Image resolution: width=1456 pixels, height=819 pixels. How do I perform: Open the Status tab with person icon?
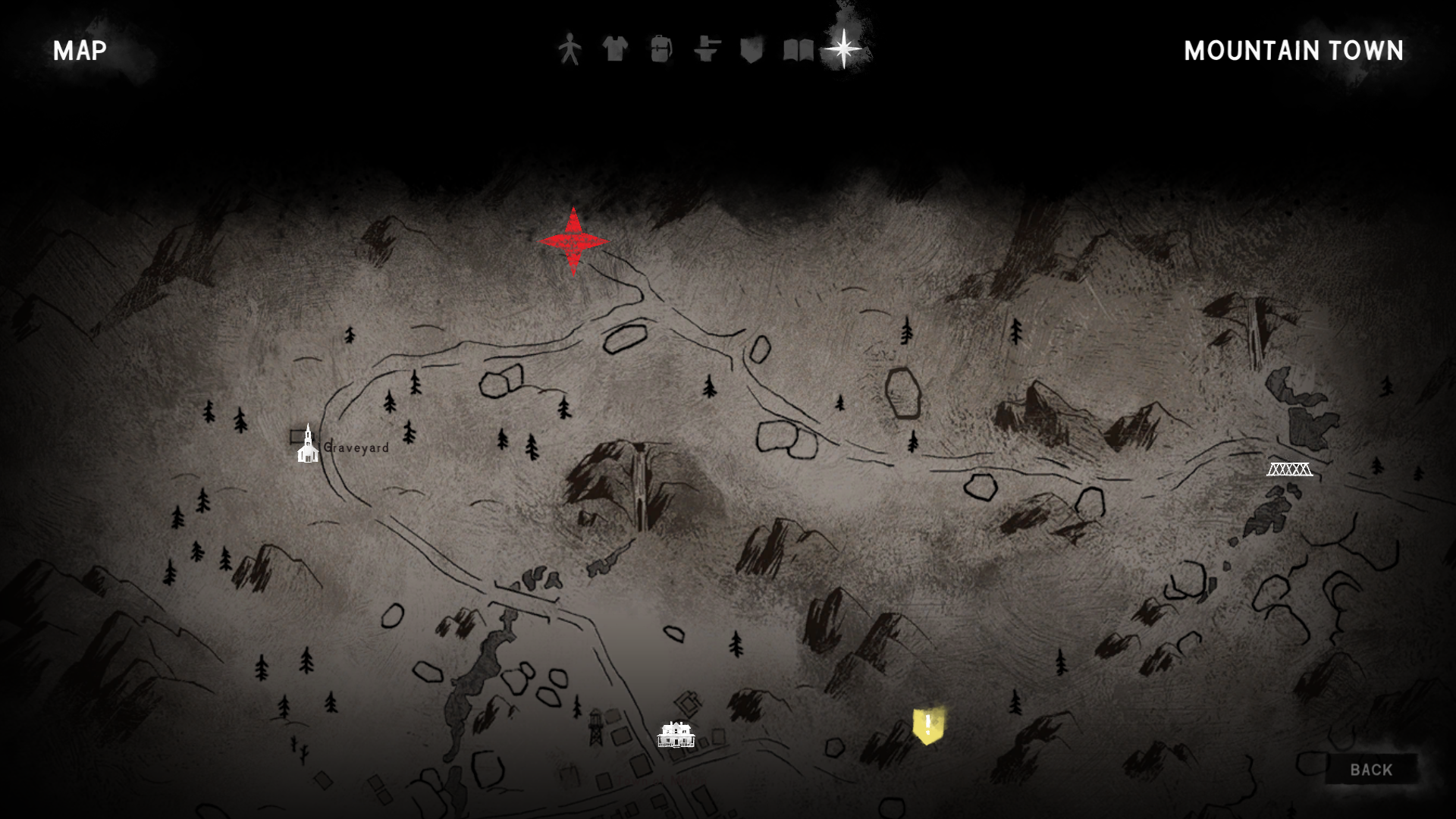570,50
